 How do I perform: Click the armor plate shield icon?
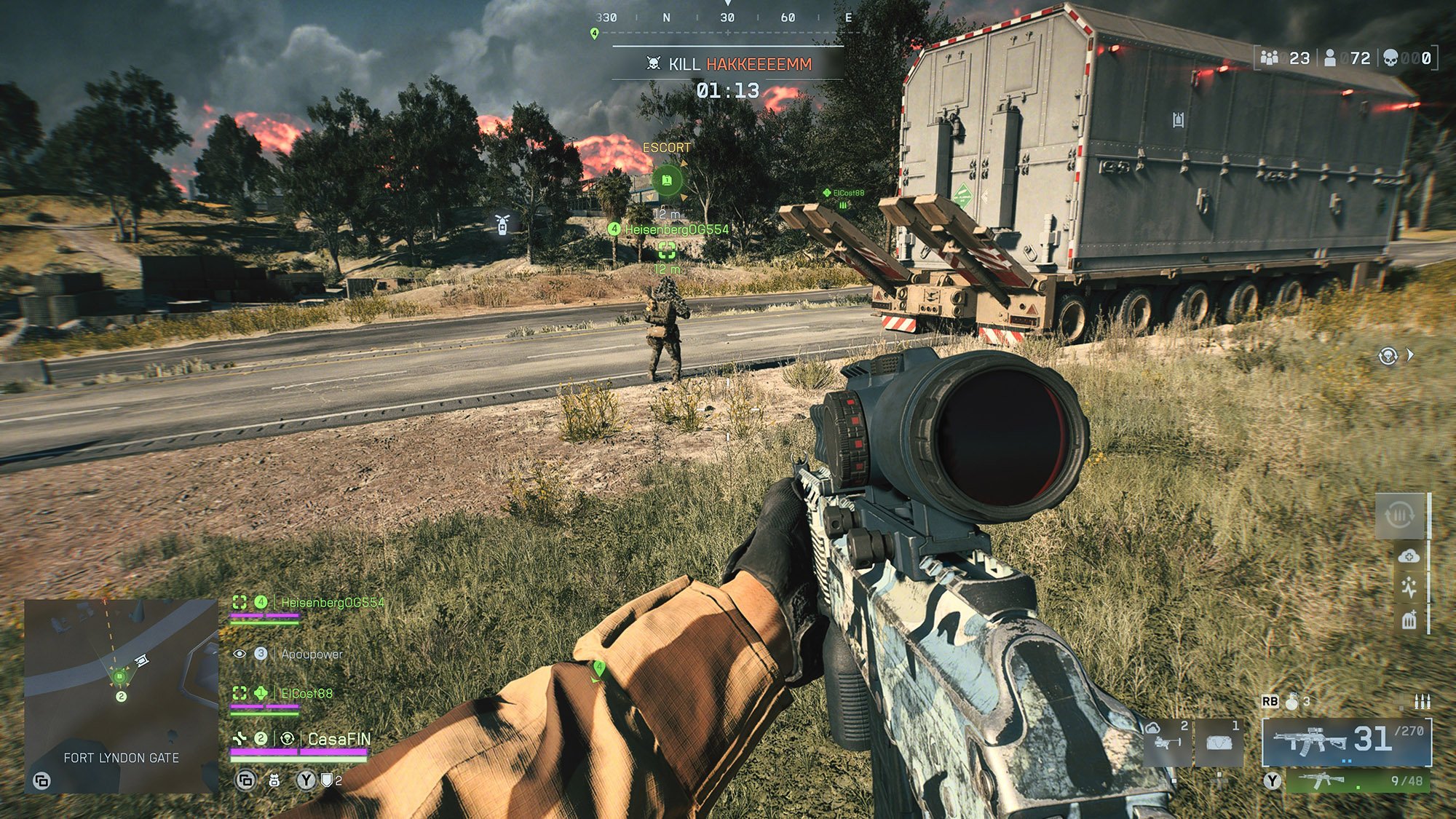tap(328, 780)
